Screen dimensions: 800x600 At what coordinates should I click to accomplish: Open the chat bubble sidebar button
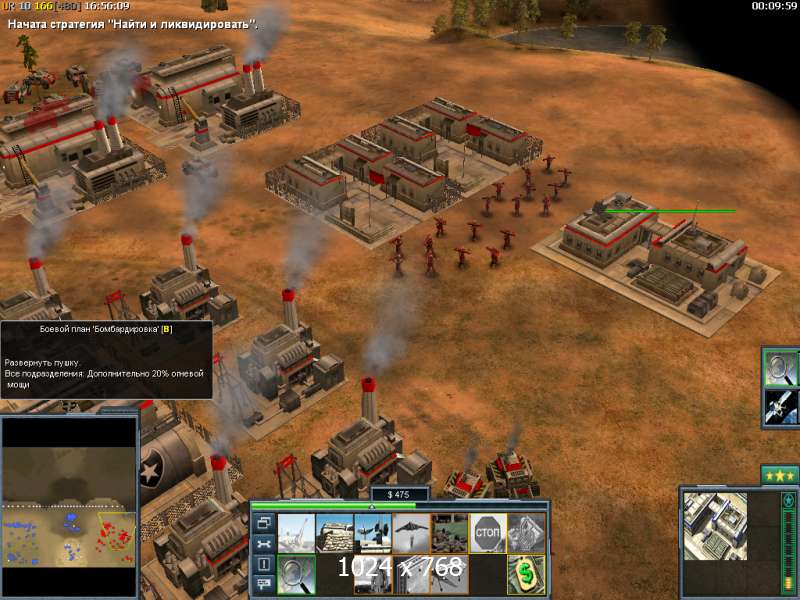pyautogui.click(x=263, y=584)
